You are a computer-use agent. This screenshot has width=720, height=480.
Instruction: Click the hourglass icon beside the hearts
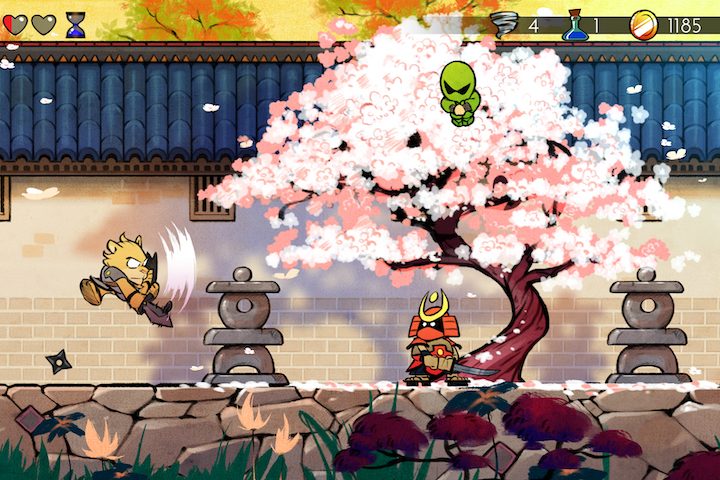[x=76, y=25]
